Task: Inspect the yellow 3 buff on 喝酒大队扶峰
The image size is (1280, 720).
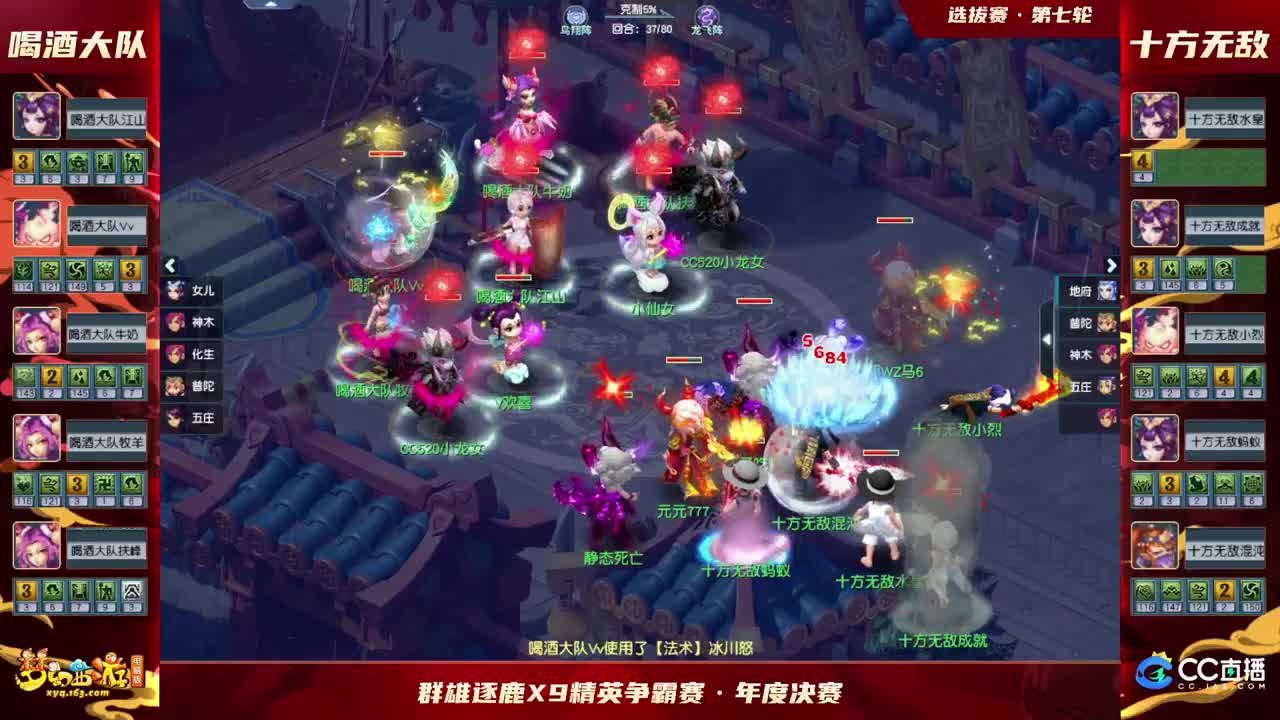Action: [x=24, y=590]
